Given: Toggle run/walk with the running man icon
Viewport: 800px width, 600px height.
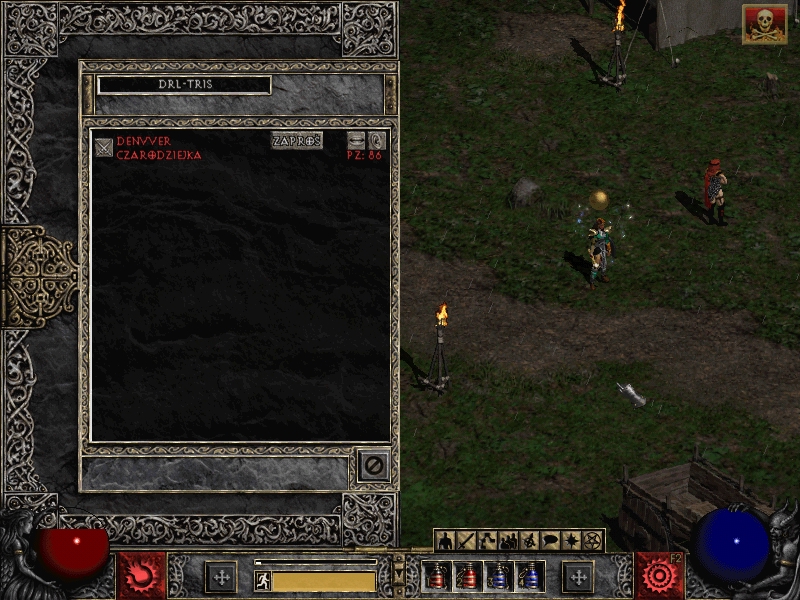Looking at the screenshot, I should 263,580.
